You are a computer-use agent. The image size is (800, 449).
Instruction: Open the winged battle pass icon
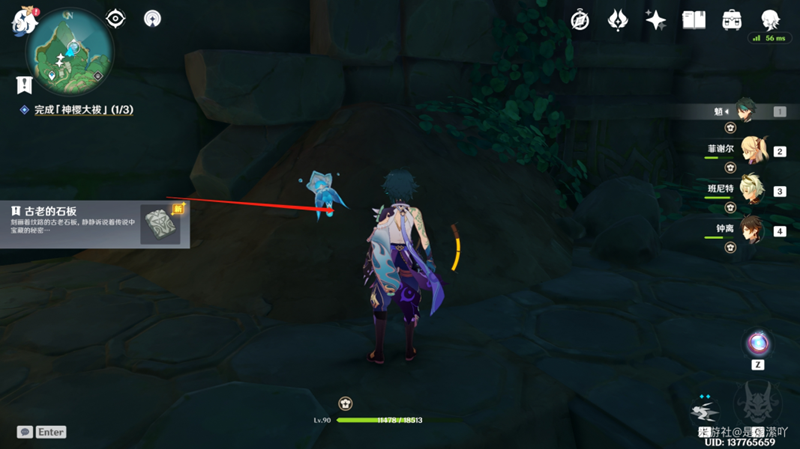[618, 19]
